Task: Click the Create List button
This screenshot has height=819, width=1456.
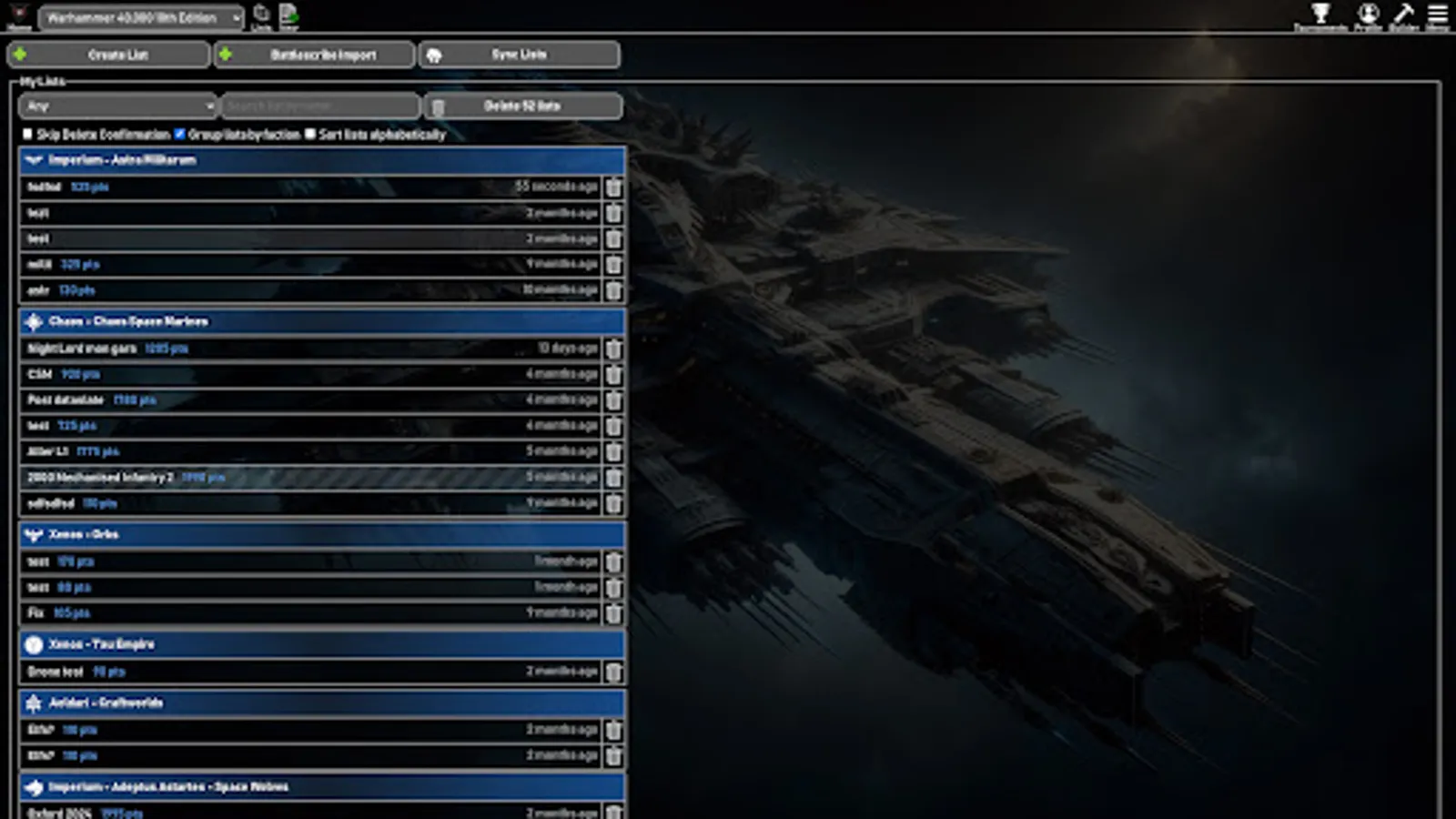Action: pos(109,55)
